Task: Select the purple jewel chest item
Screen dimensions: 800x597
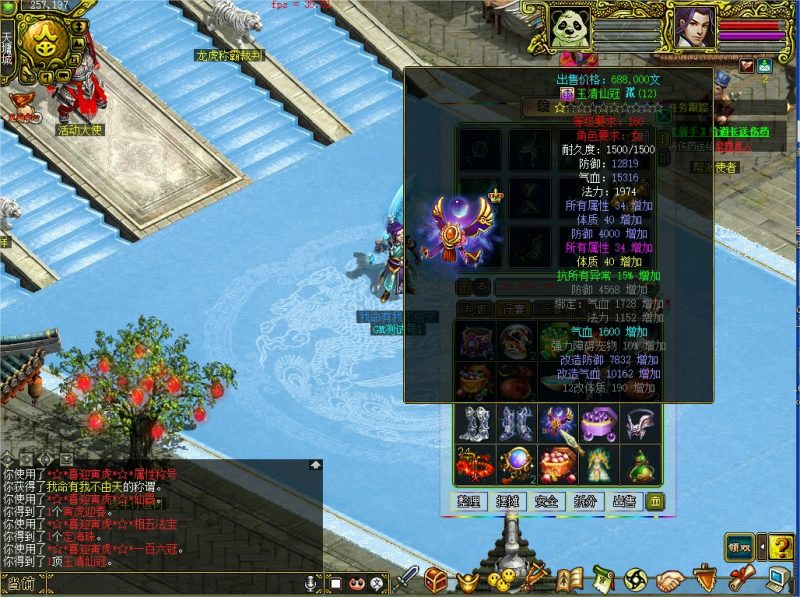Action: (597, 422)
